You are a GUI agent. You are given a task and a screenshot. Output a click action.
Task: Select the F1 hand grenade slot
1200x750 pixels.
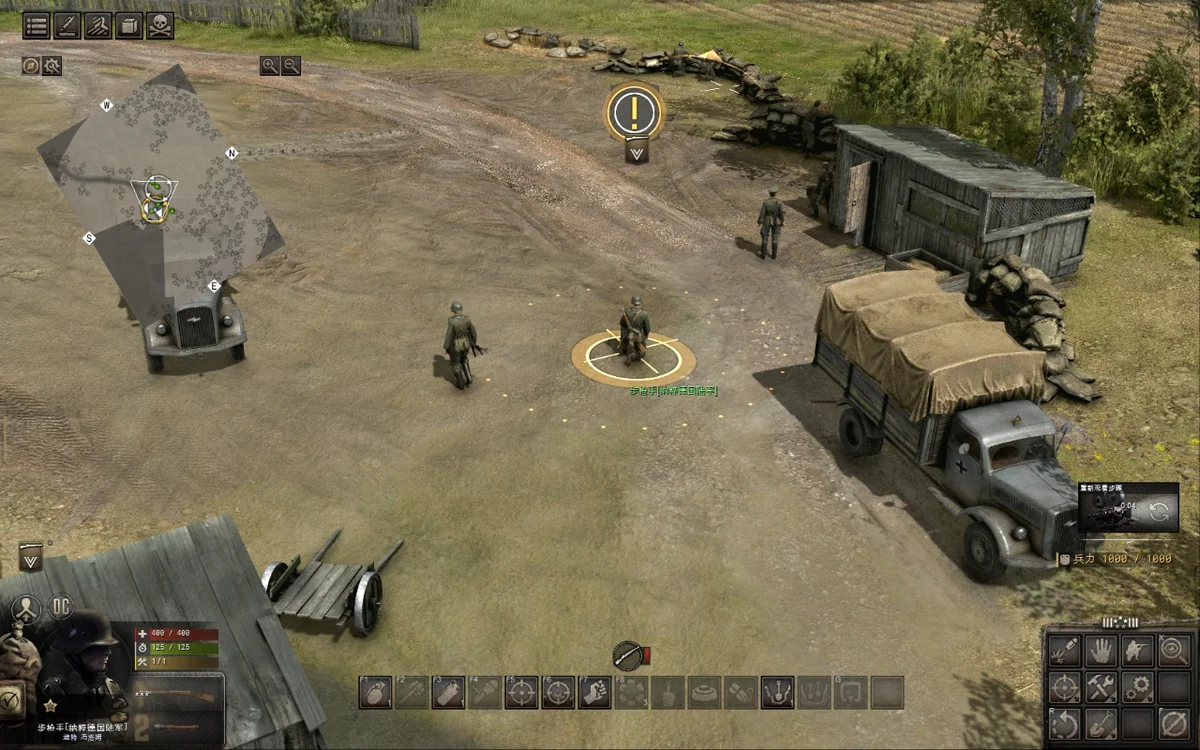point(375,692)
